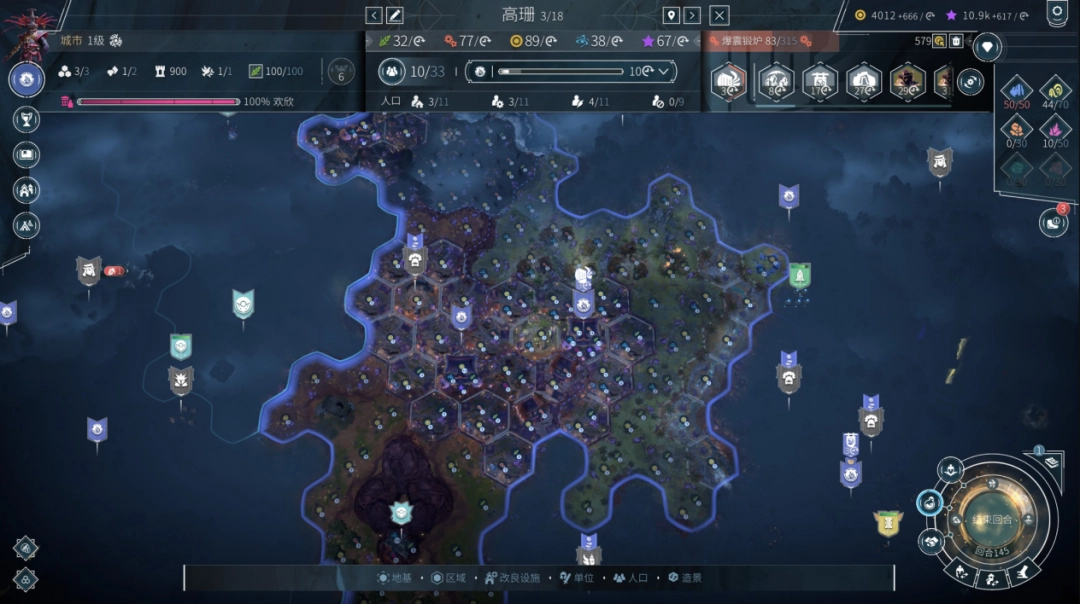The width and height of the screenshot is (1080, 604).
Task: Open the diamond shield button
Action: tap(987, 47)
